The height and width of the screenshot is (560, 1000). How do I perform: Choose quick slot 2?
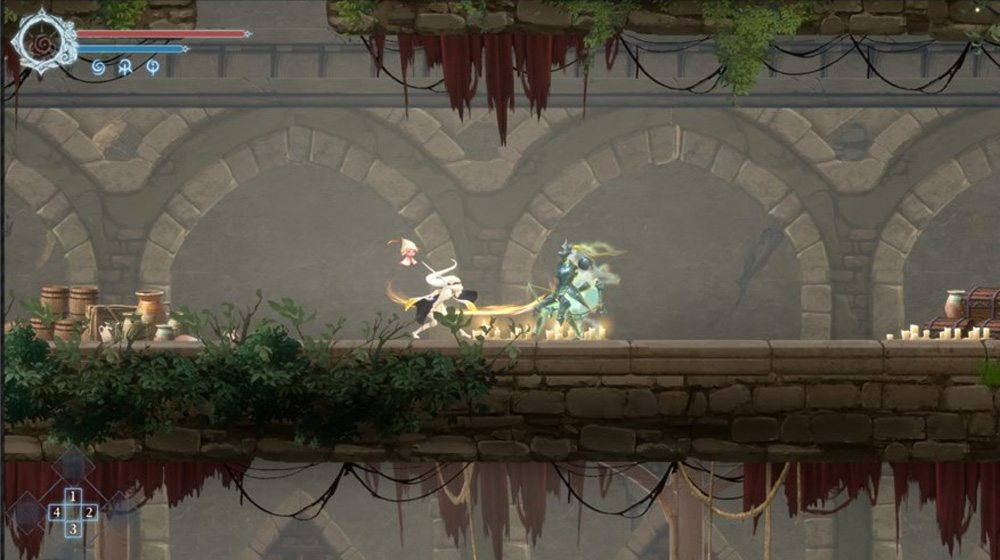90,512
